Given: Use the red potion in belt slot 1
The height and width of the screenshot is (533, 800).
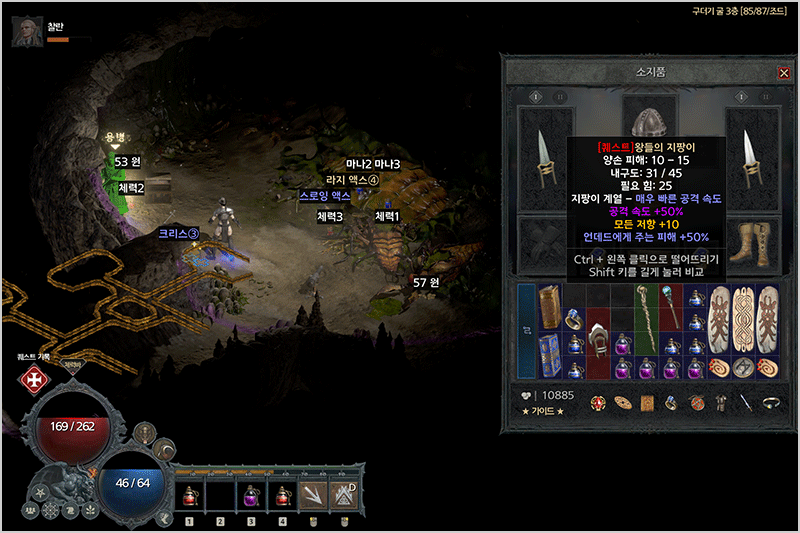Looking at the screenshot, I should [189, 497].
